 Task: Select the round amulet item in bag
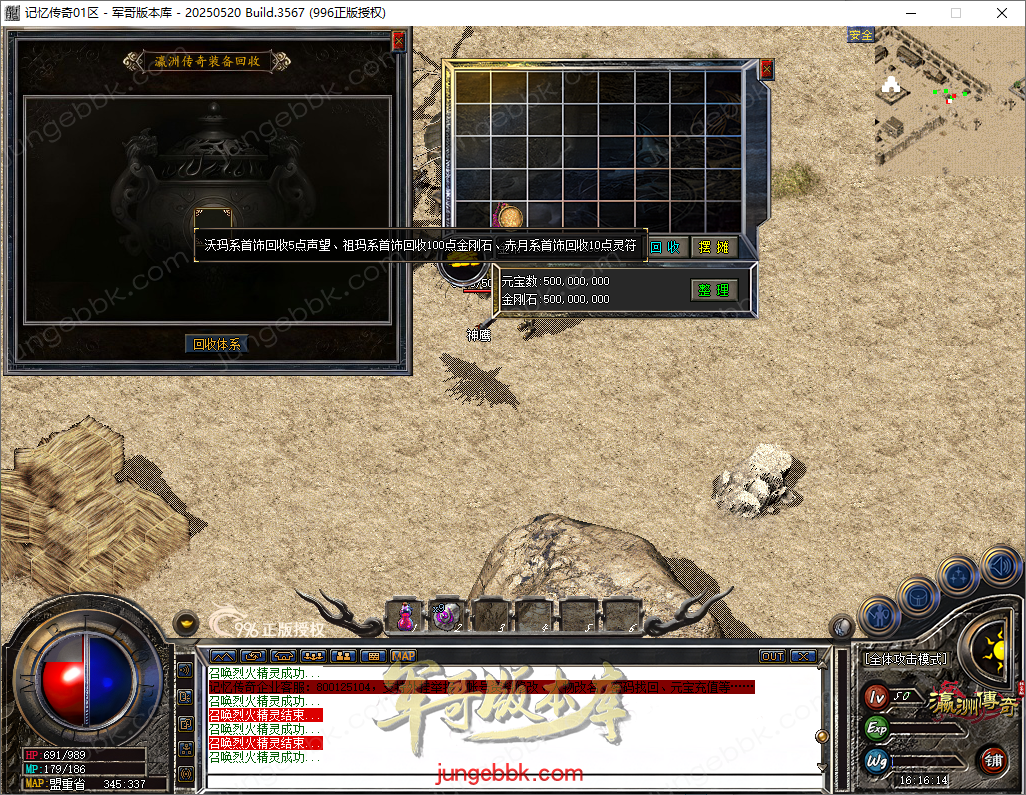point(510,217)
